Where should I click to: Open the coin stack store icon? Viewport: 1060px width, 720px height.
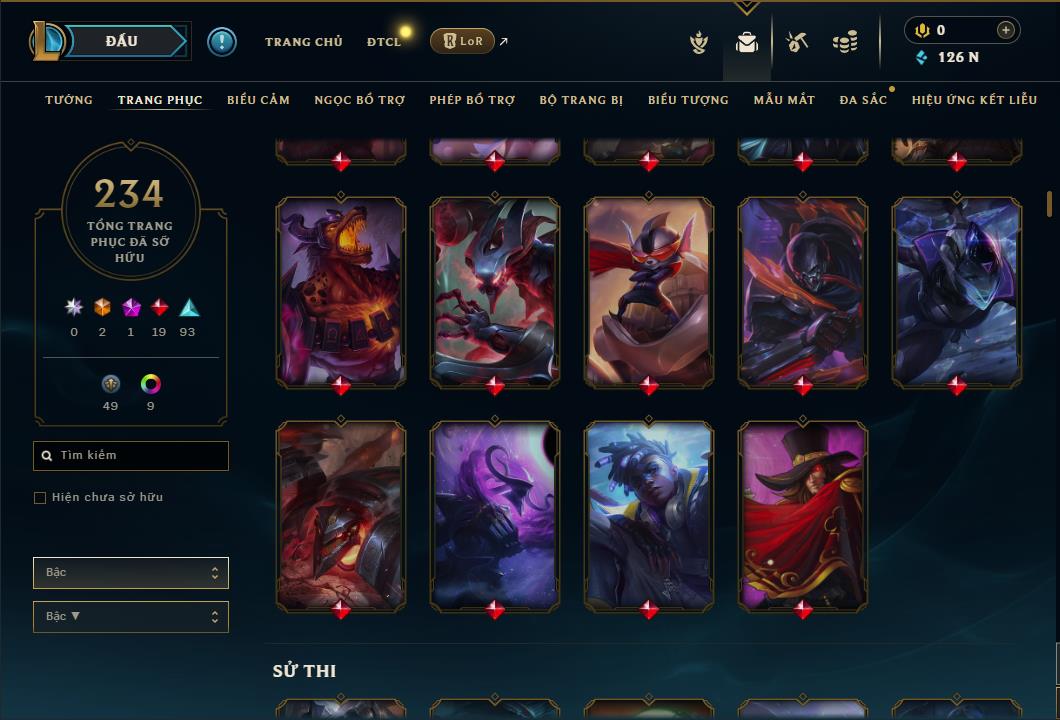(845, 42)
